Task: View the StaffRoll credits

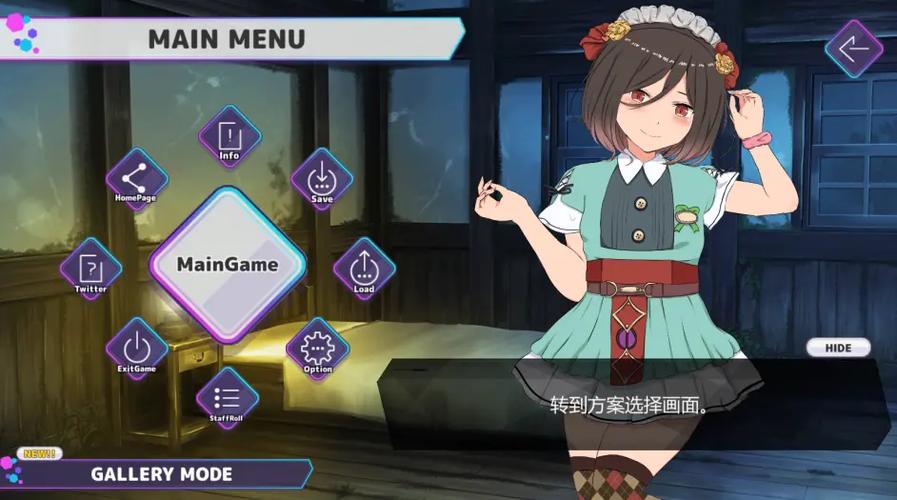Action: point(227,399)
